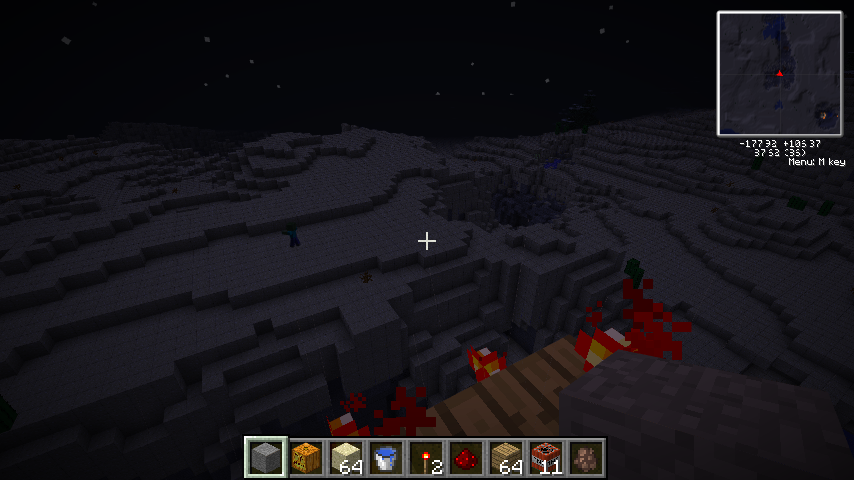Select the wooden planks stack
Screen dimensions: 854x480
pyautogui.click(x=507, y=458)
